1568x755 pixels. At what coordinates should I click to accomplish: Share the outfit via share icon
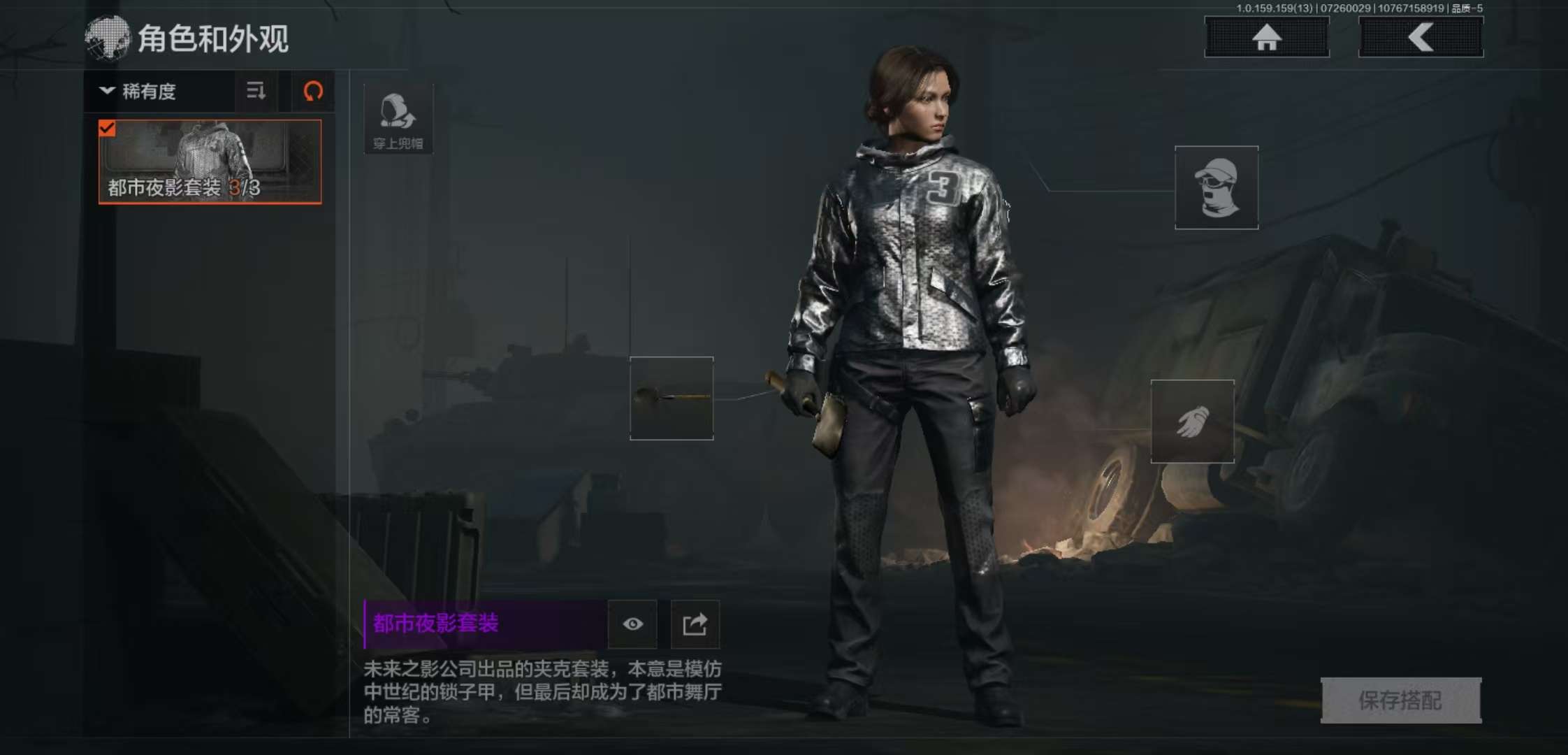pyautogui.click(x=695, y=624)
